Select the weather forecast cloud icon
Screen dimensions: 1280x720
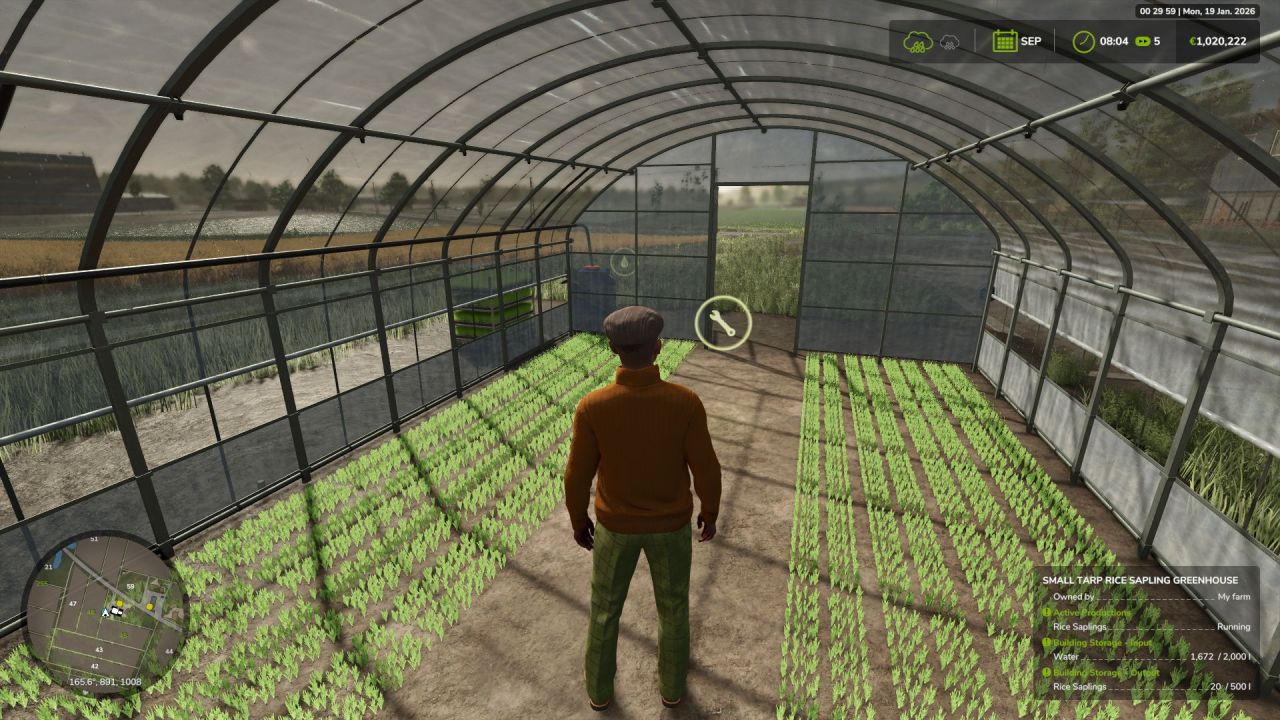click(x=948, y=42)
